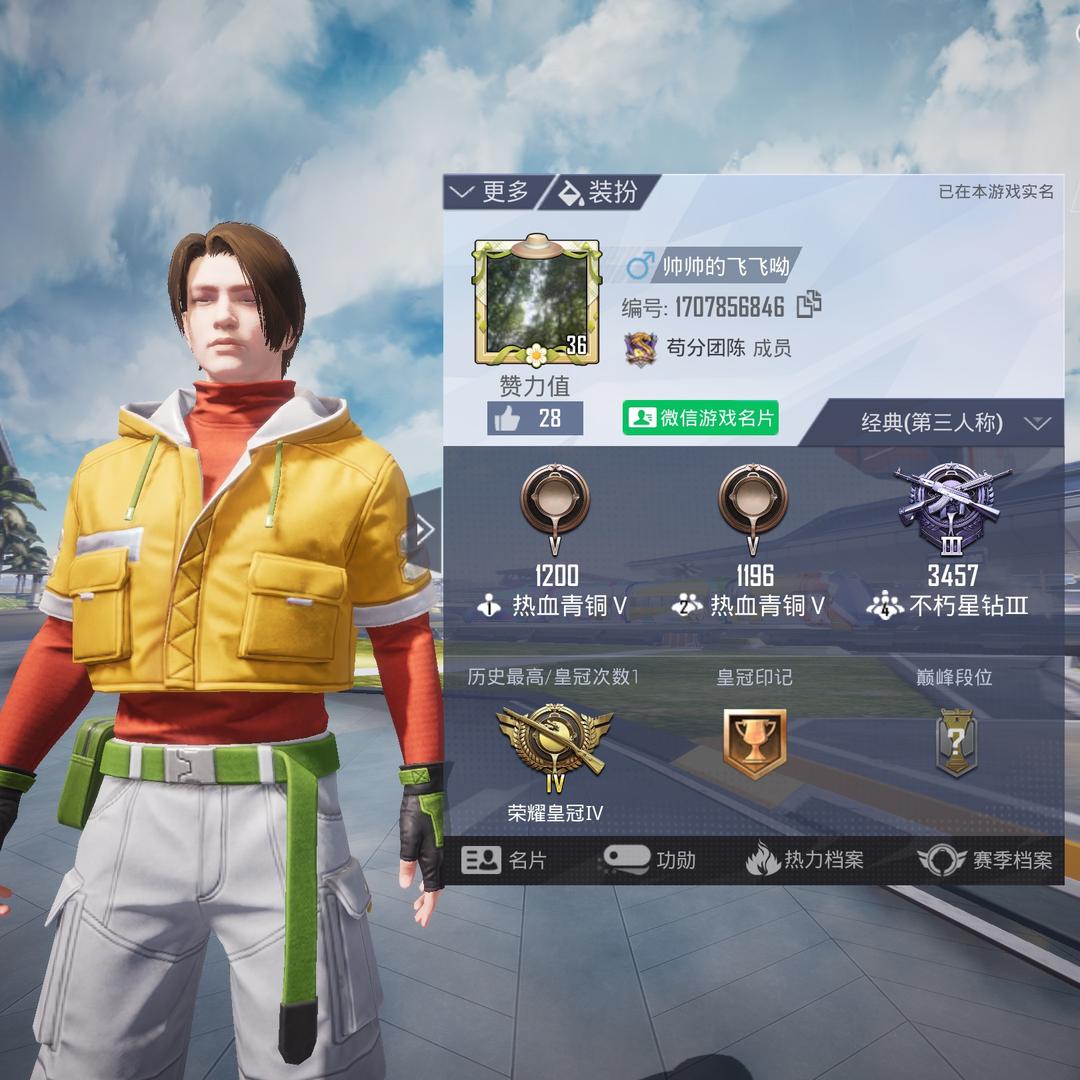Expand the side panel arrow
The height and width of the screenshot is (1080, 1080).
(426, 530)
